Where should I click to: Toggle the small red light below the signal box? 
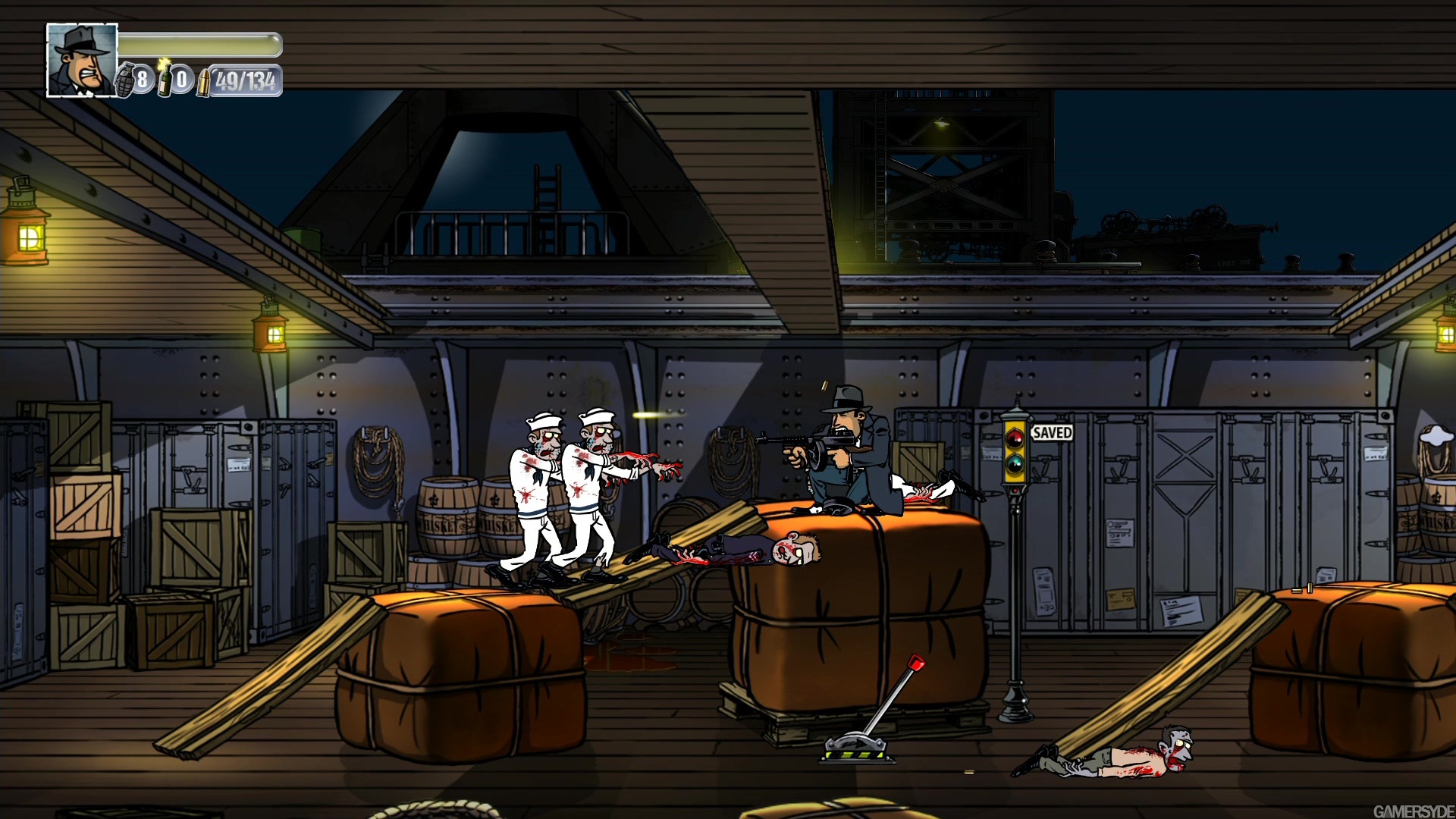(x=1015, y=490)
